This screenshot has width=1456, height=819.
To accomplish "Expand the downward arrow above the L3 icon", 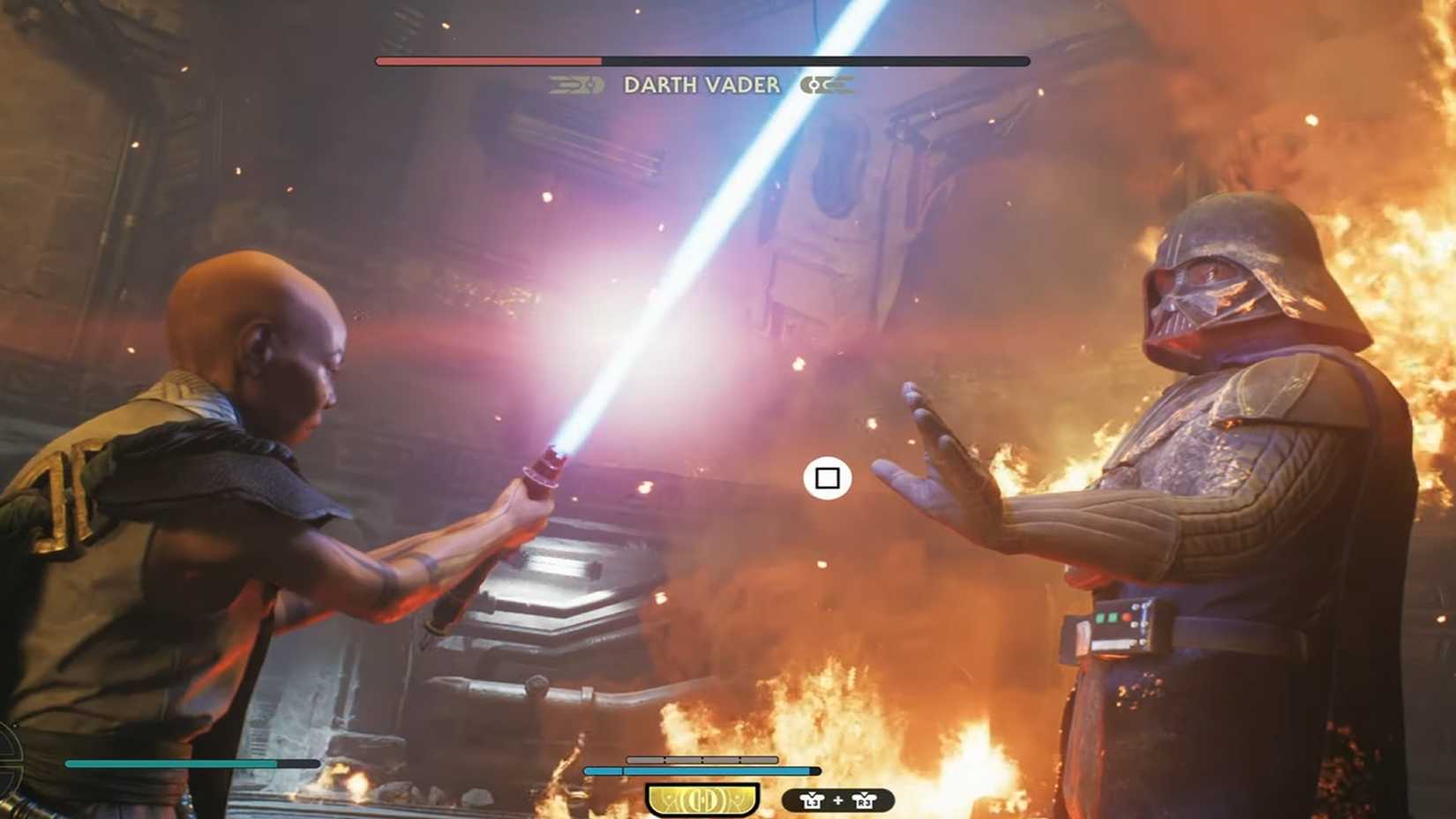I will pyautogui.click(x=811, y=793).
